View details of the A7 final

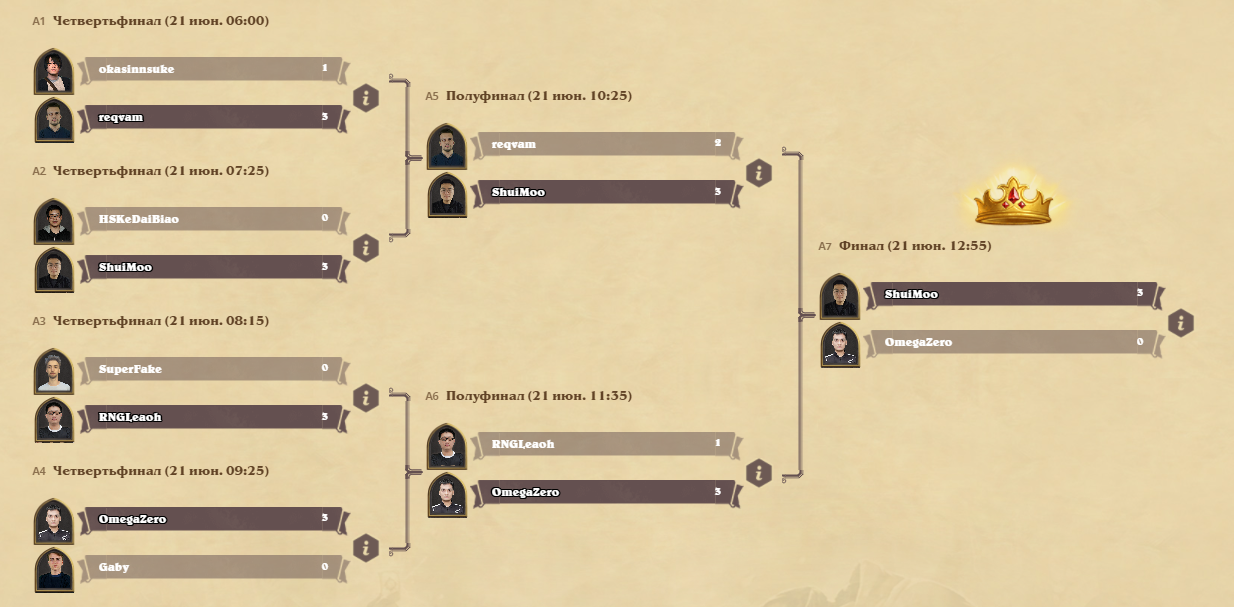click(1181, 323)
